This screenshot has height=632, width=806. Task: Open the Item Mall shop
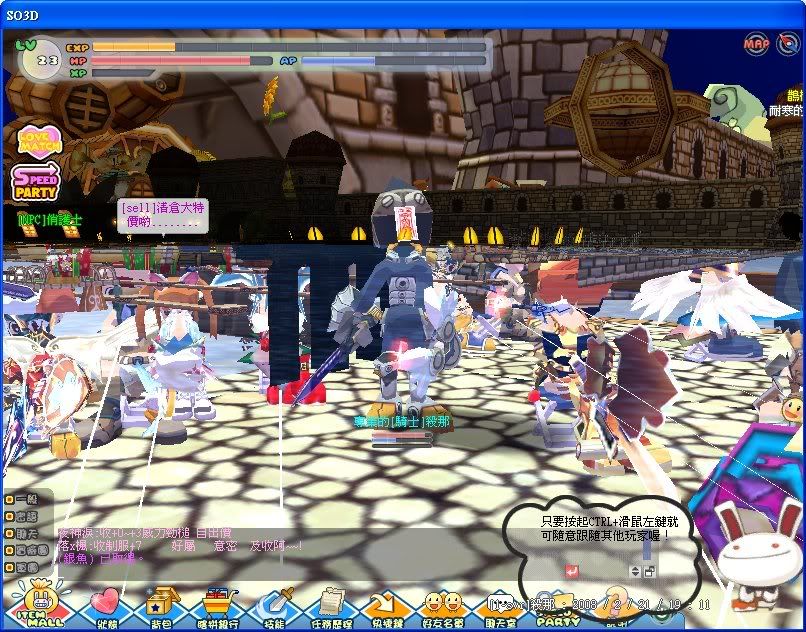[40, 603]
